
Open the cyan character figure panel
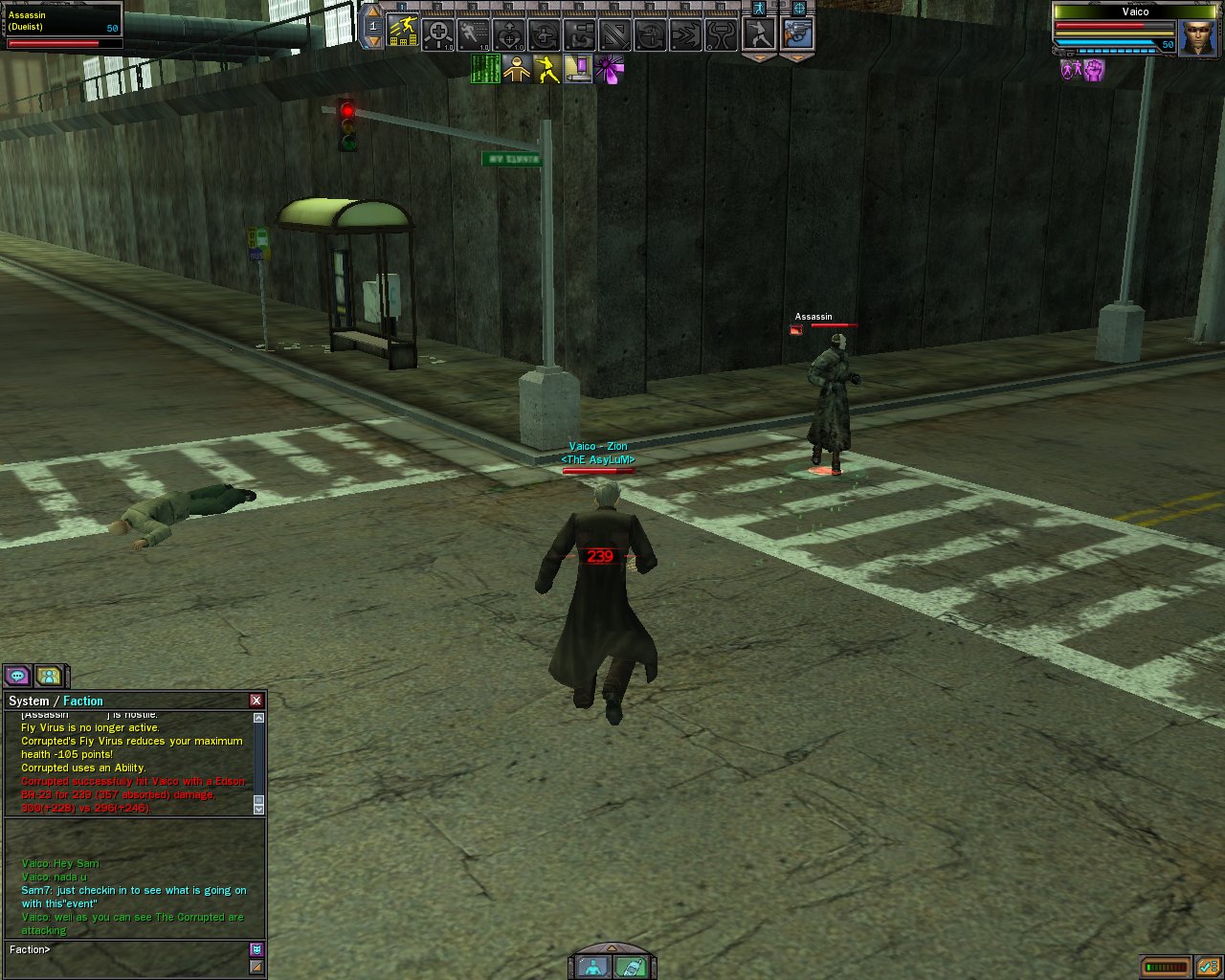[593, 967]
